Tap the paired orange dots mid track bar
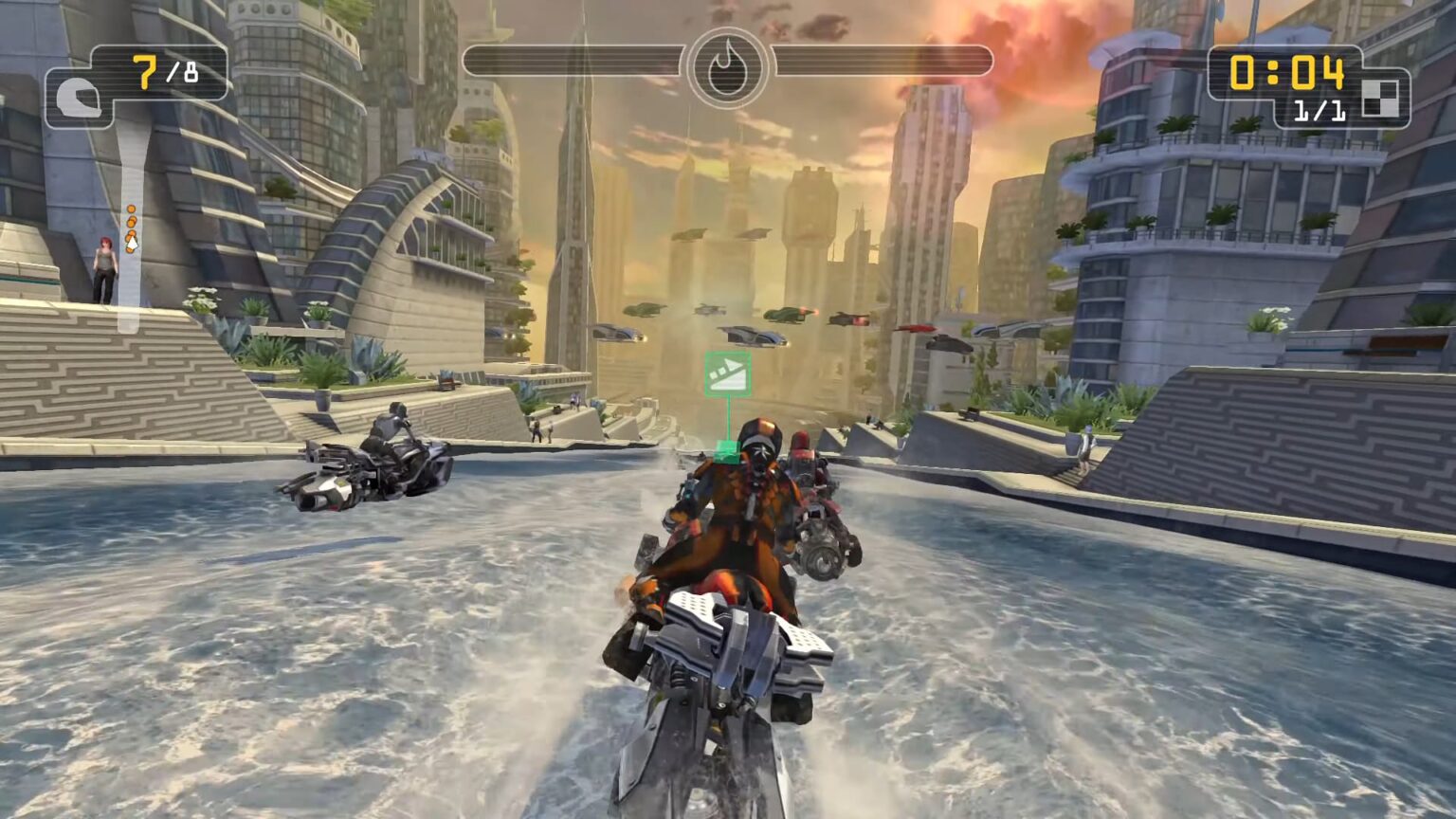The height and width of the screenshot is (819, 1456). click(x=132, y=221)
